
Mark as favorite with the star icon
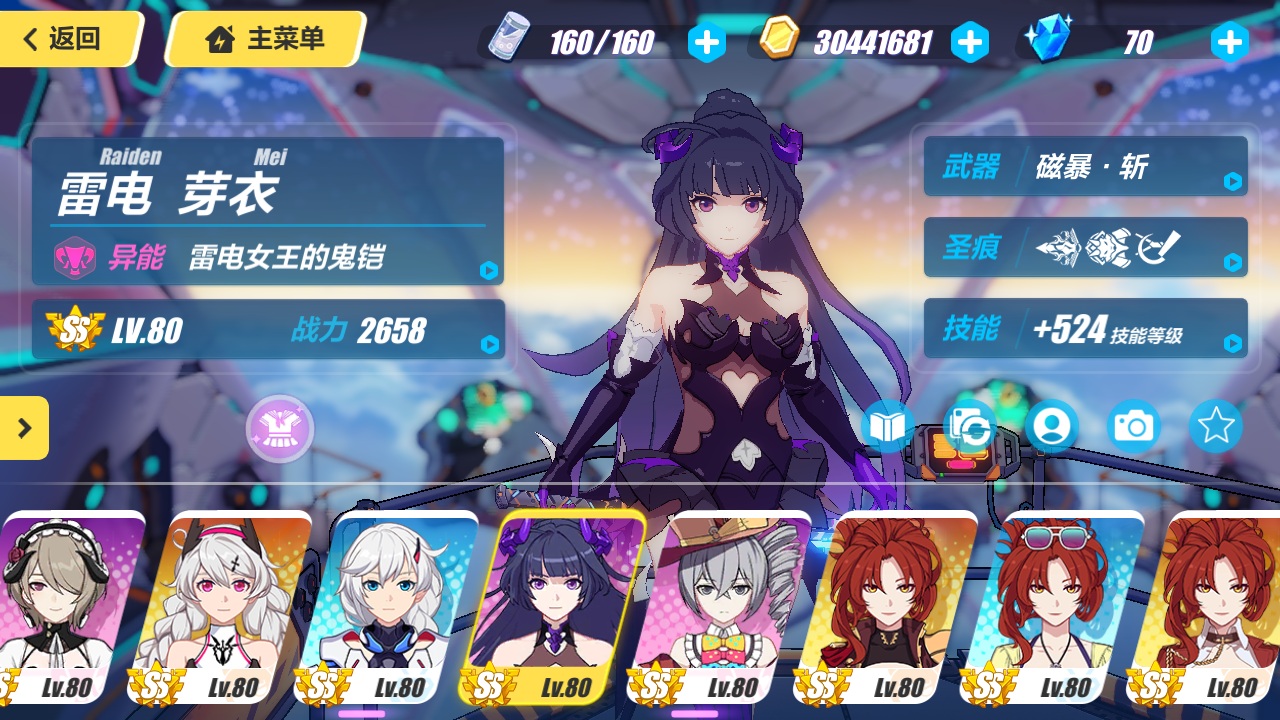click(1215, 427)
